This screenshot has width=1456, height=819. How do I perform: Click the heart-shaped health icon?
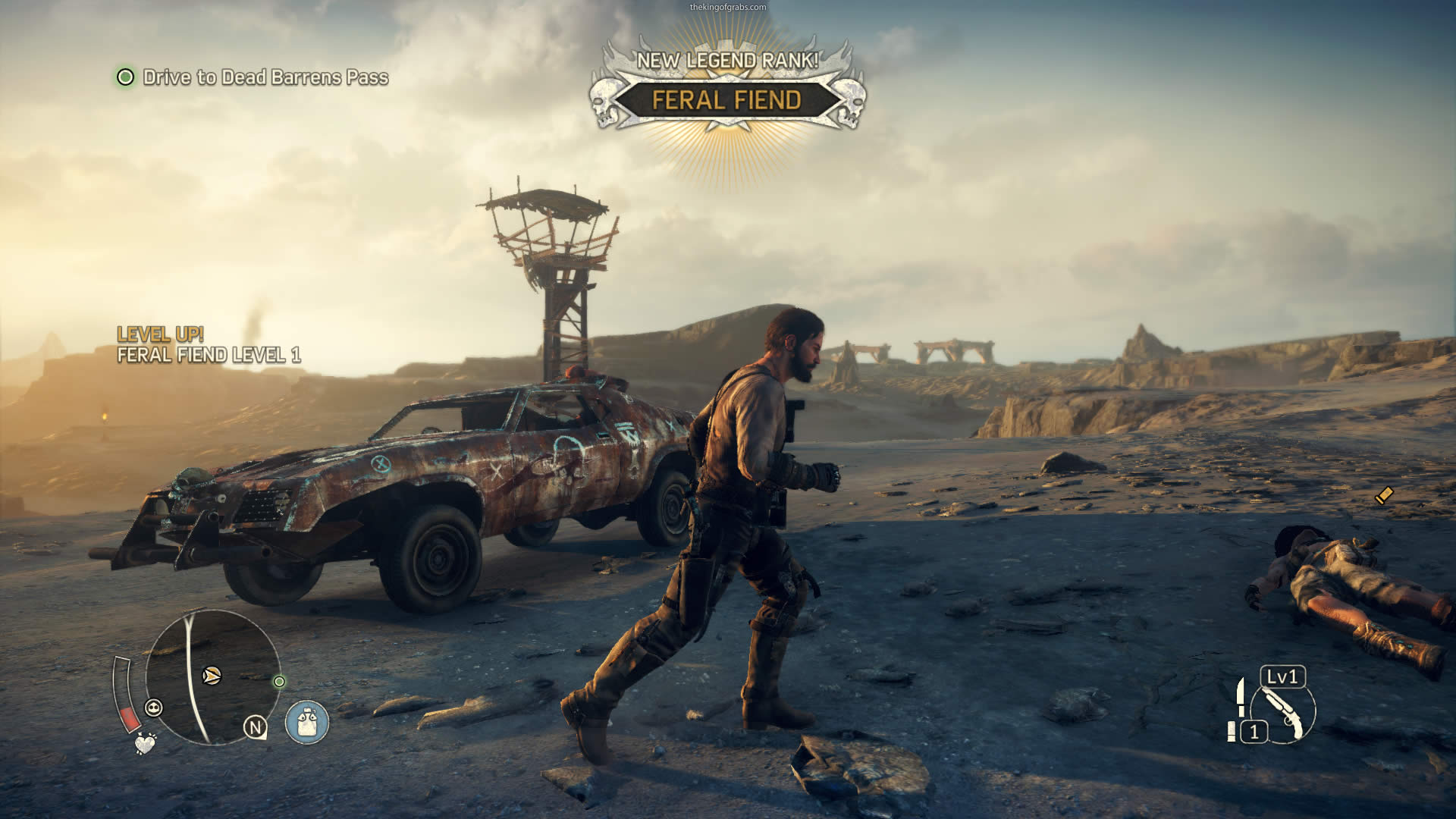[145, 744]
